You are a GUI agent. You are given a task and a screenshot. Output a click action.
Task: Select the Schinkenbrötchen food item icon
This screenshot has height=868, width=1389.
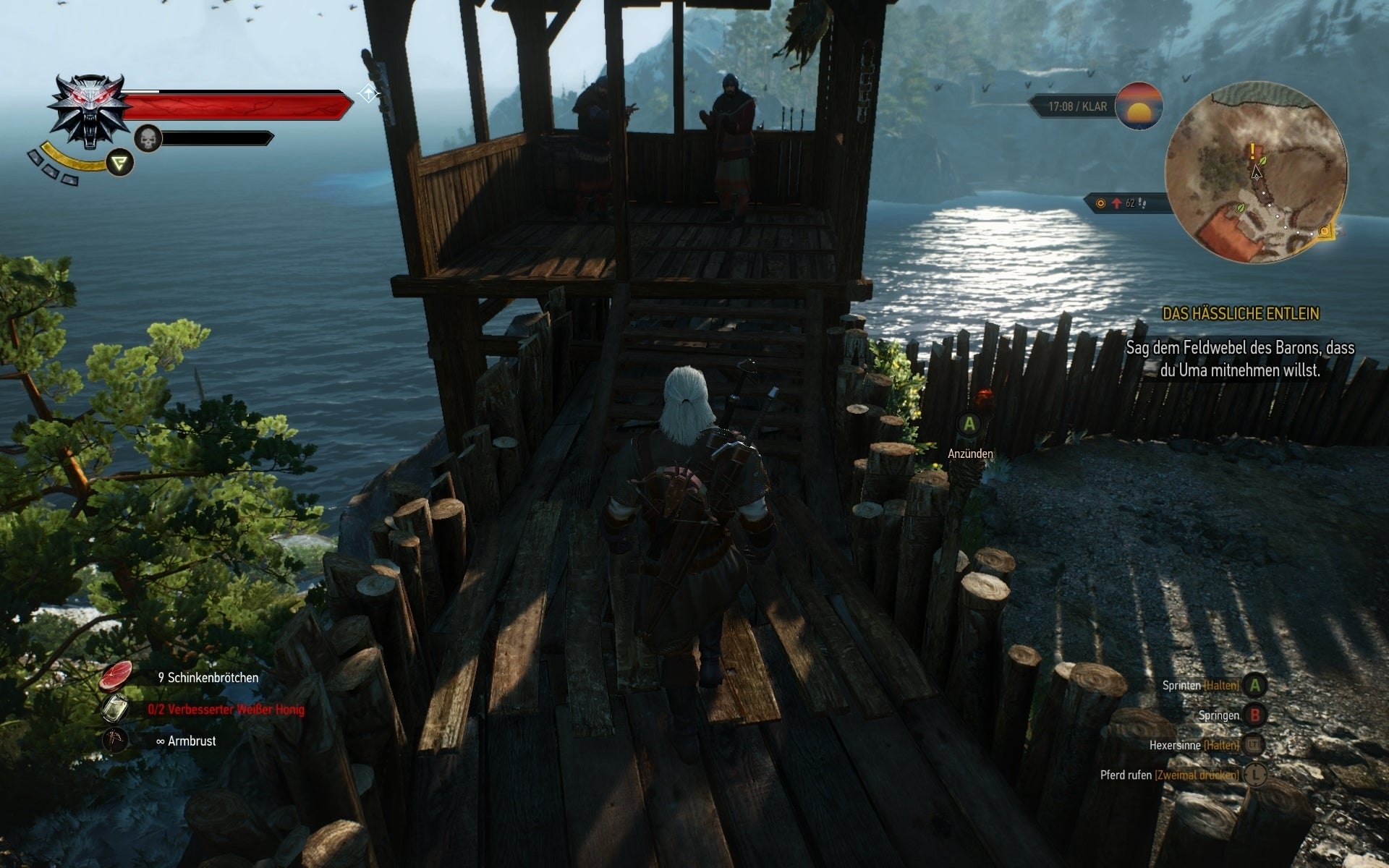point(114,676)
